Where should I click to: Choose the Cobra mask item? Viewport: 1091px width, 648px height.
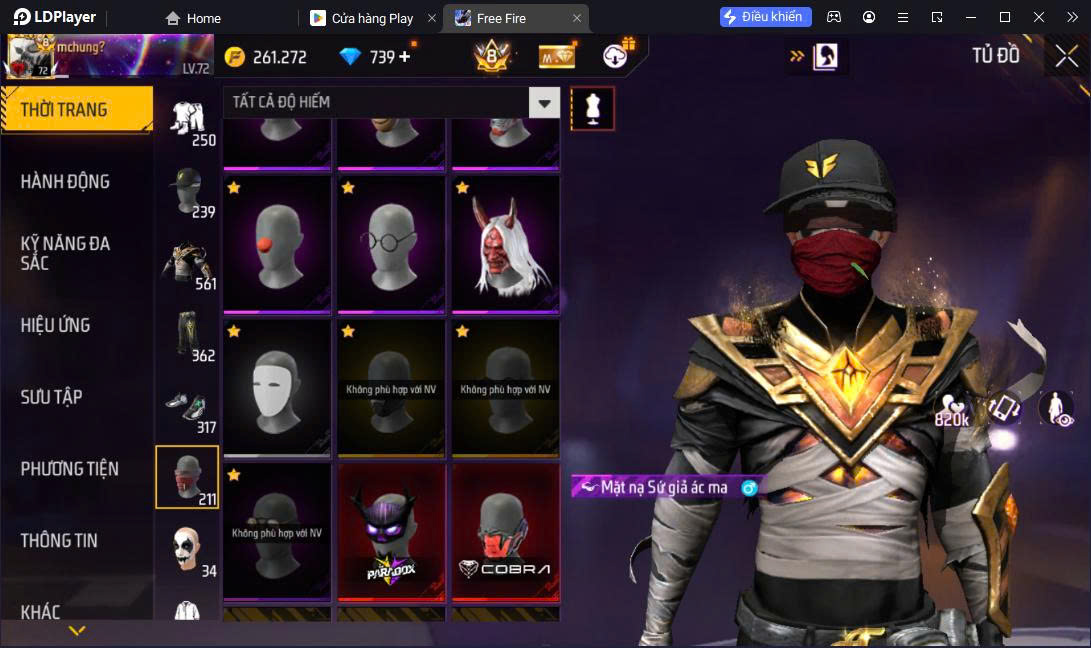[x=505, y=532]
